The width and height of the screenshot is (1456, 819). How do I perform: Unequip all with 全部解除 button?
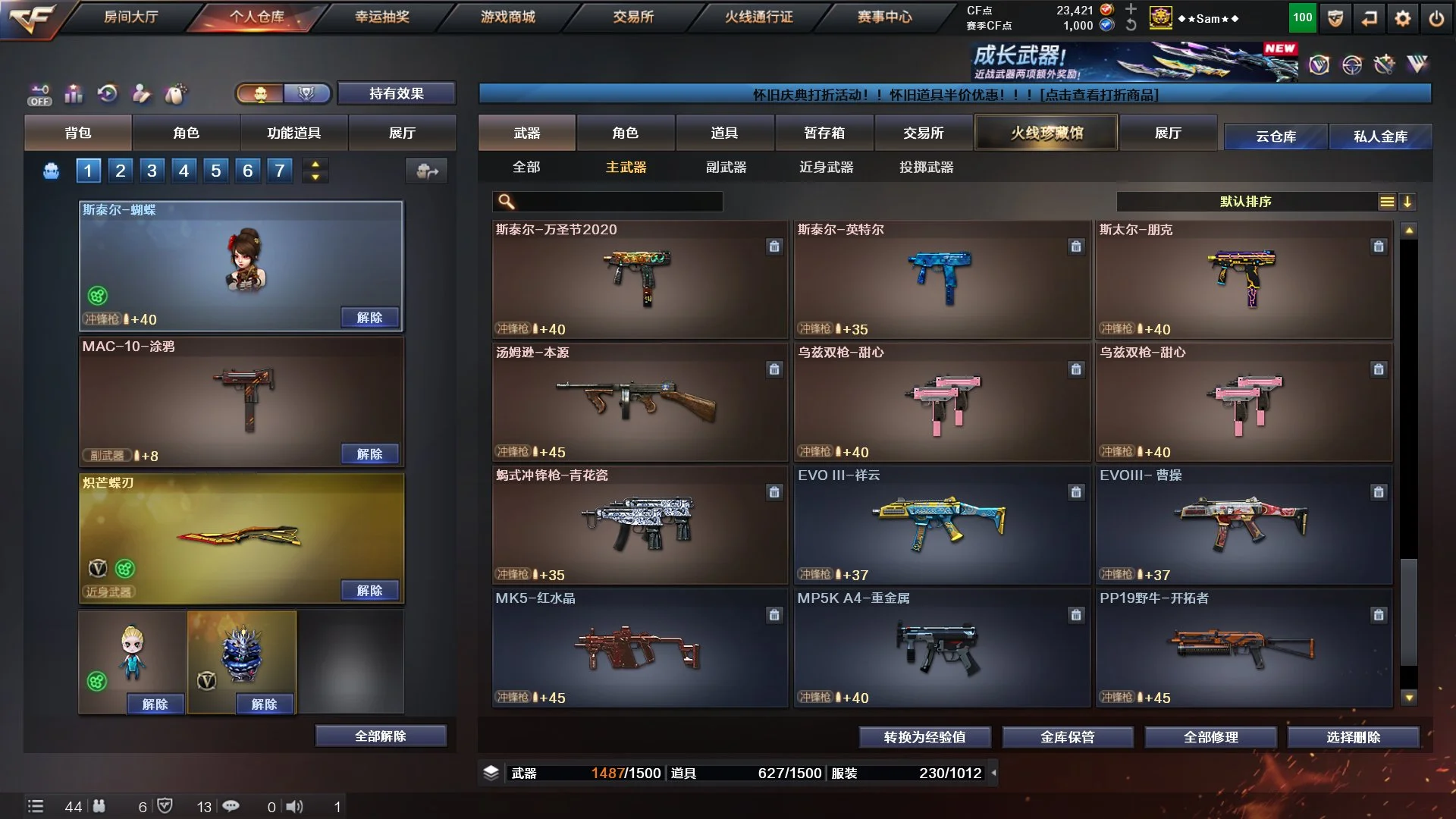click(381, 736)
